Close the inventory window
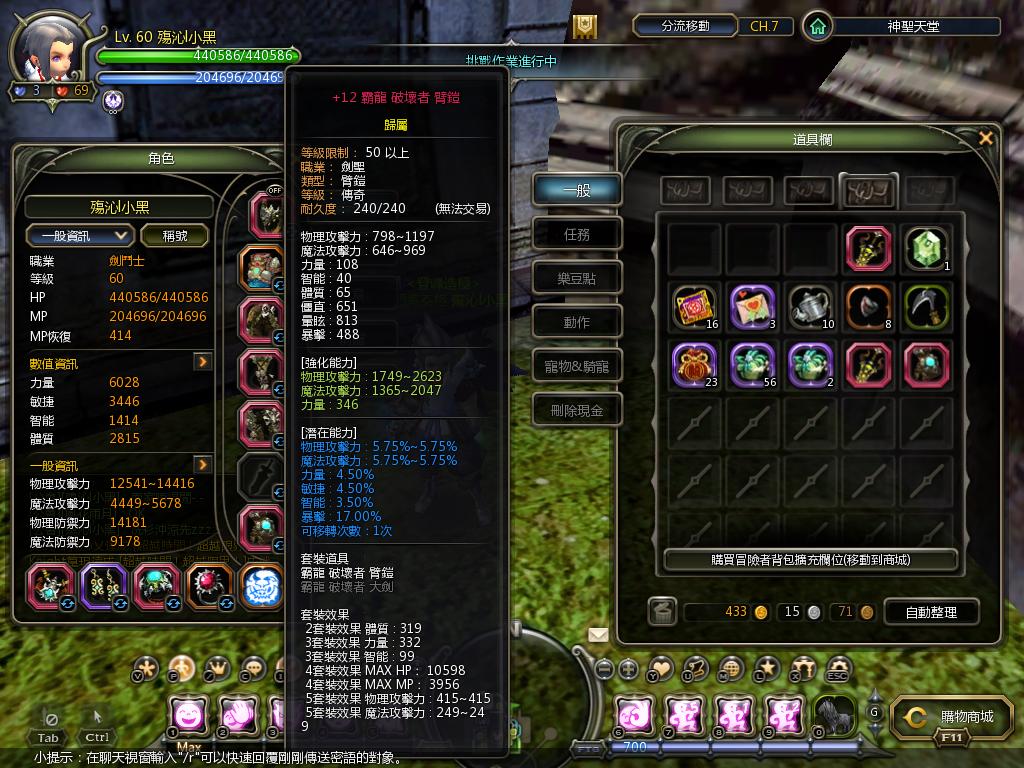The image size is (1024, 768). 985,139
